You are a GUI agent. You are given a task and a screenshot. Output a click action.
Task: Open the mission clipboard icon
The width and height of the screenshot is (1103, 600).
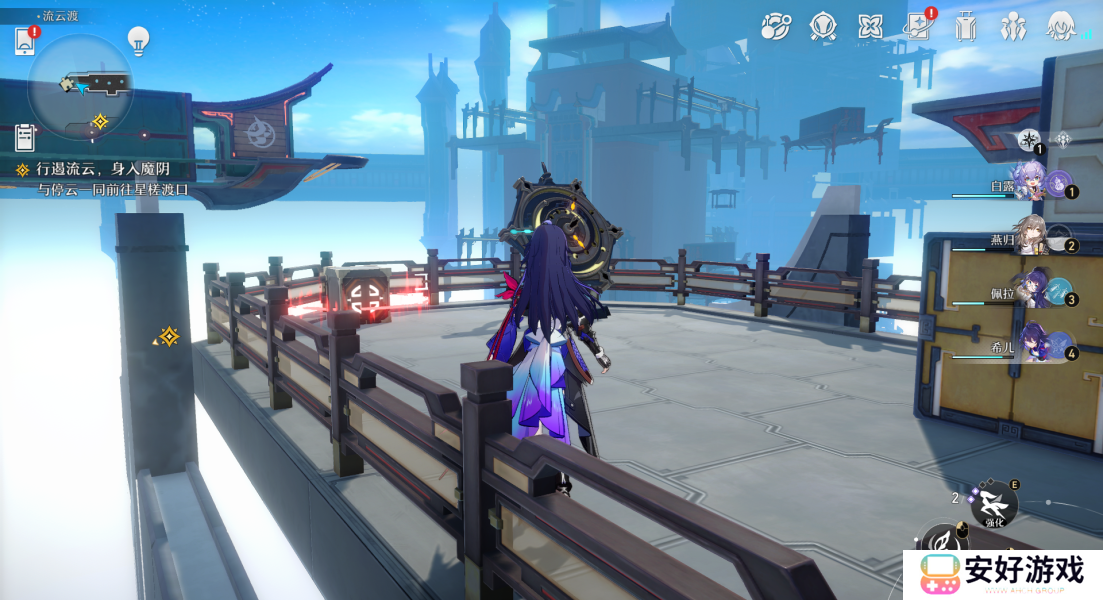click(25, 137)
